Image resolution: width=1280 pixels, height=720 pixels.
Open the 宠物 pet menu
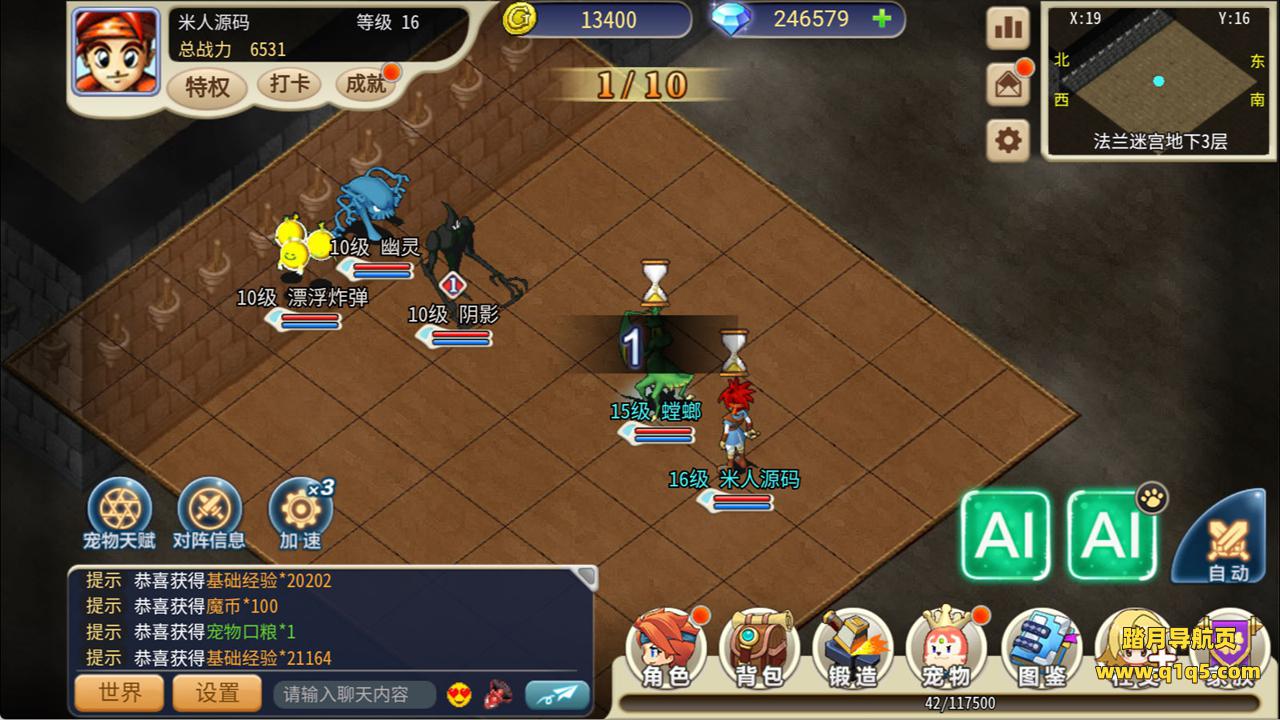(945, 650)
